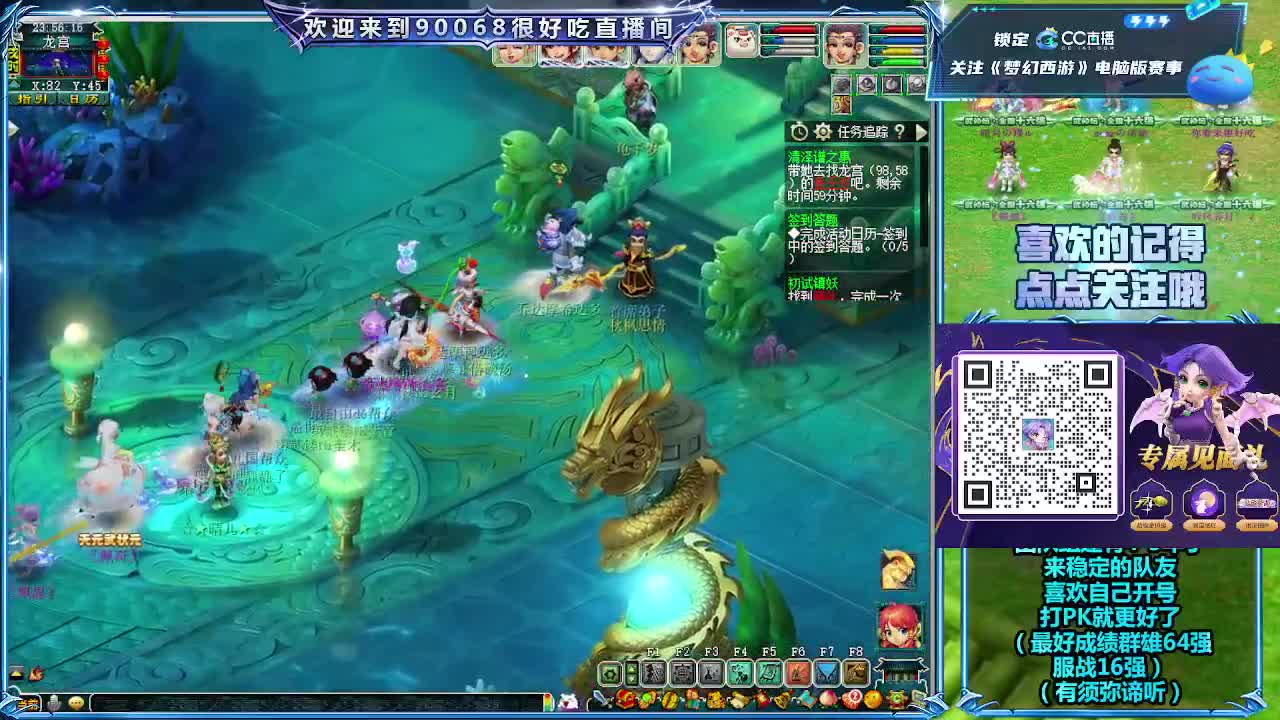Screen dimensions: 1280x720
Task: Open the treasure chest inventory icon
Action: point(623,699)
